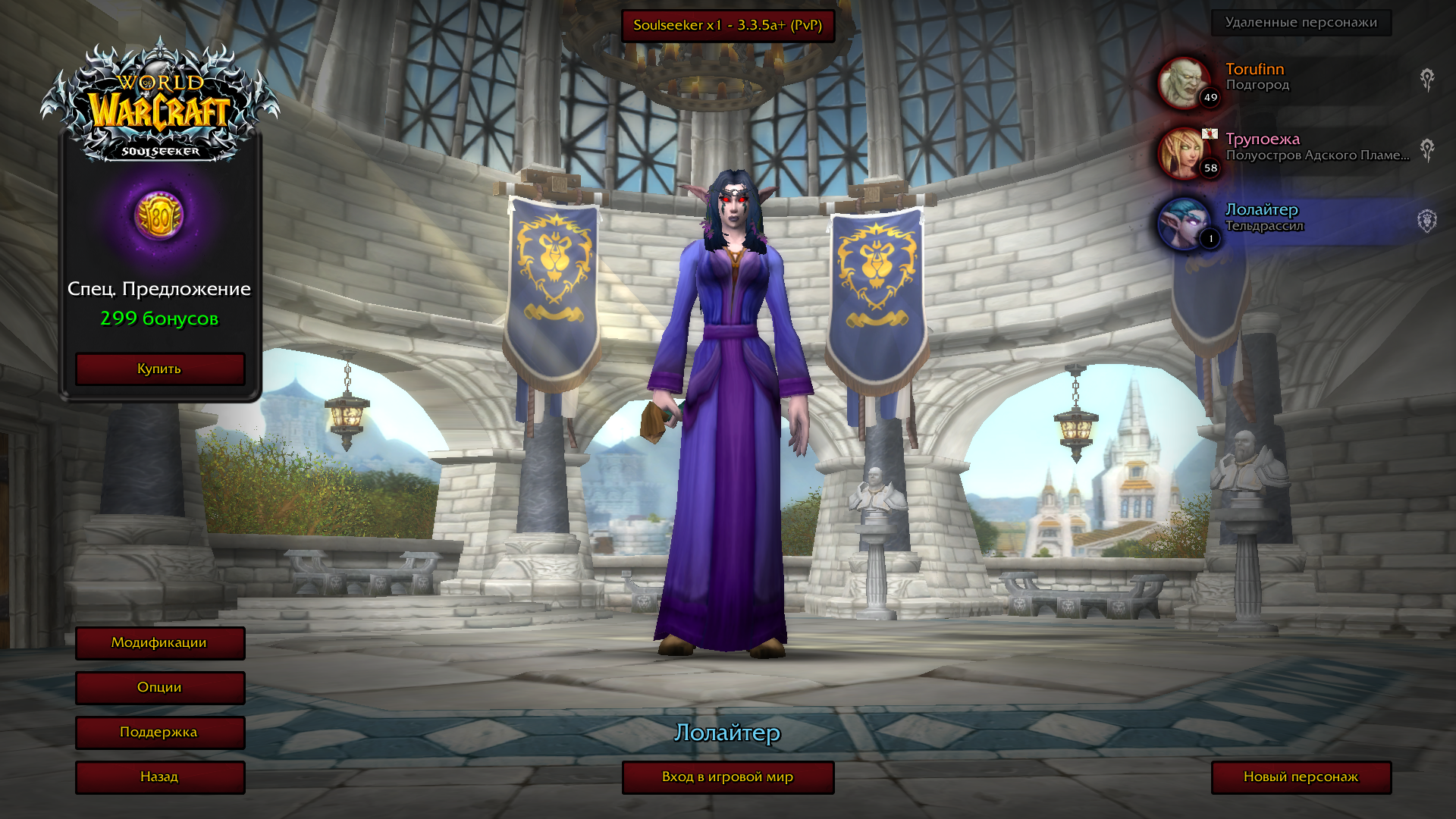Go back with the Назад button
1456x819 pixels.
click(x=159, y=777)
